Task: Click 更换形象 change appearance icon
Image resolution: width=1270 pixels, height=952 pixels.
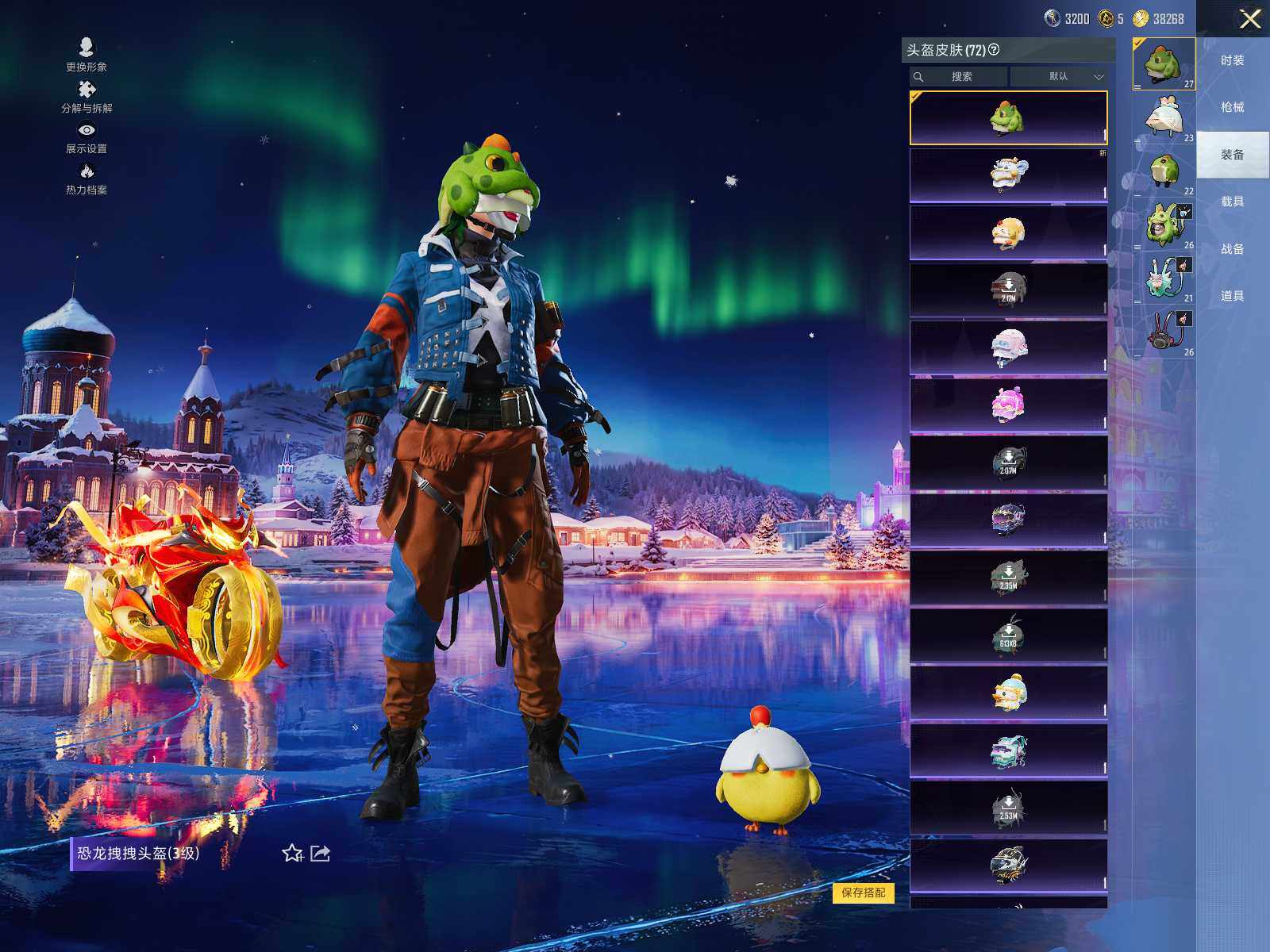Action: pos(87,54)
